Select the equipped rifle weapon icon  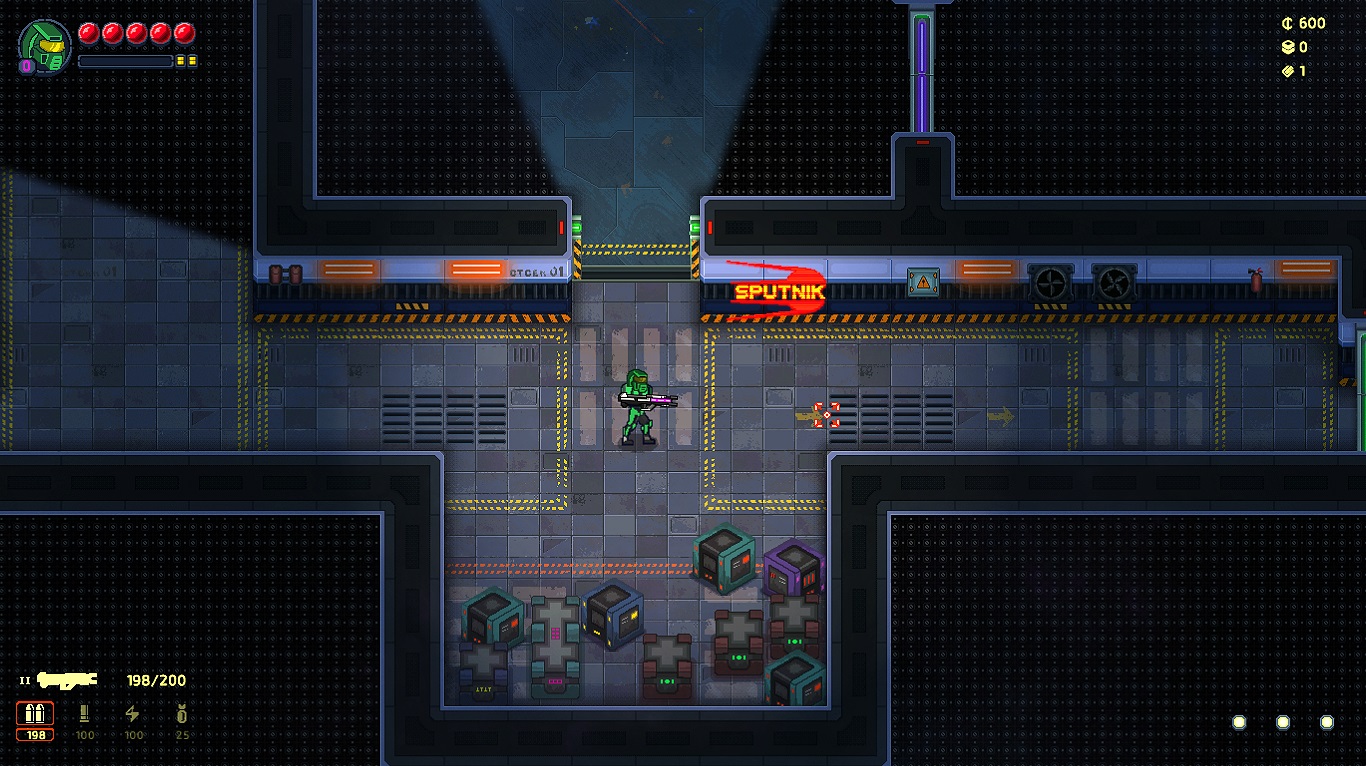click(x=67, y=680)
